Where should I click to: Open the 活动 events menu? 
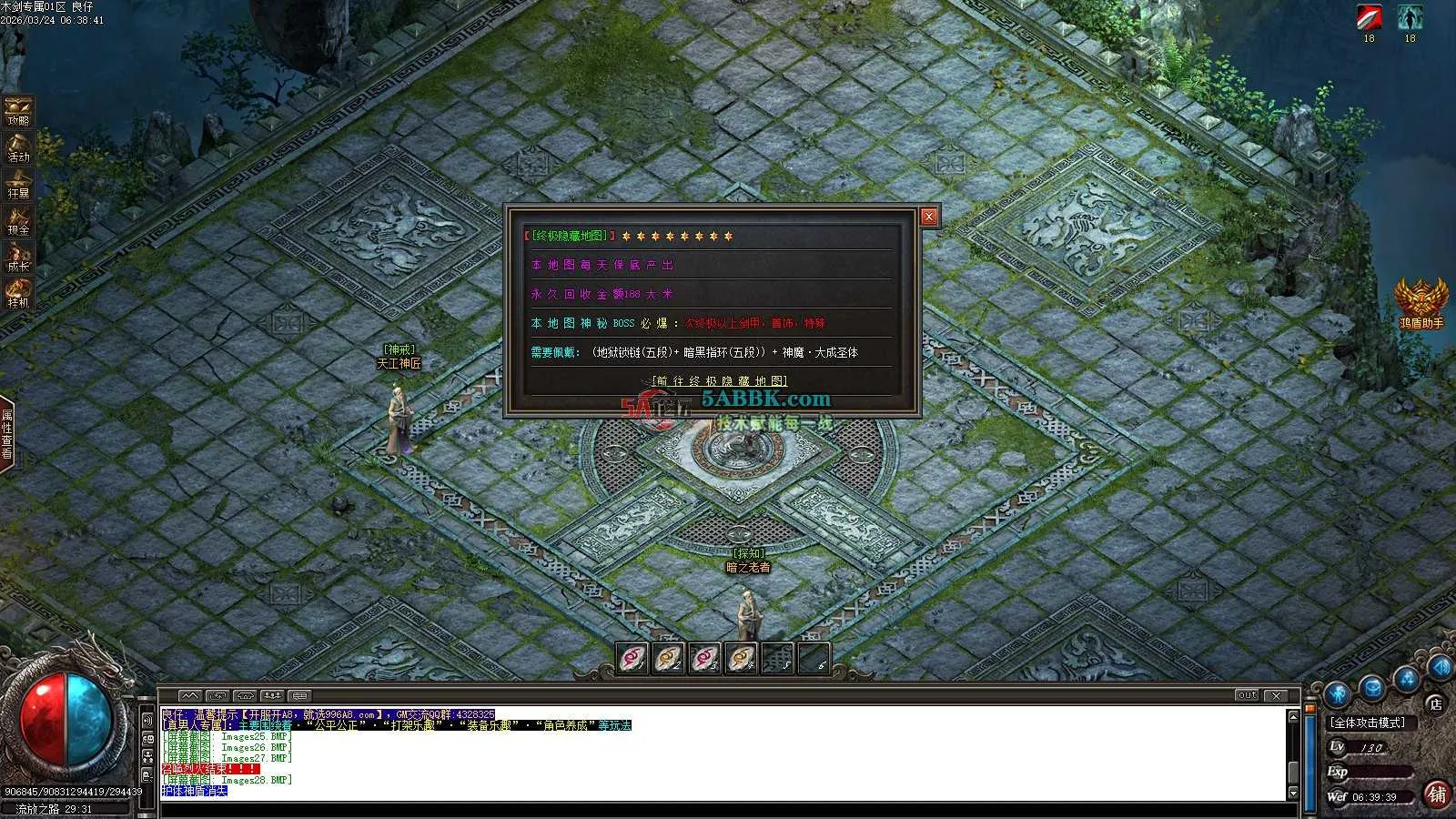click(18, 147)
